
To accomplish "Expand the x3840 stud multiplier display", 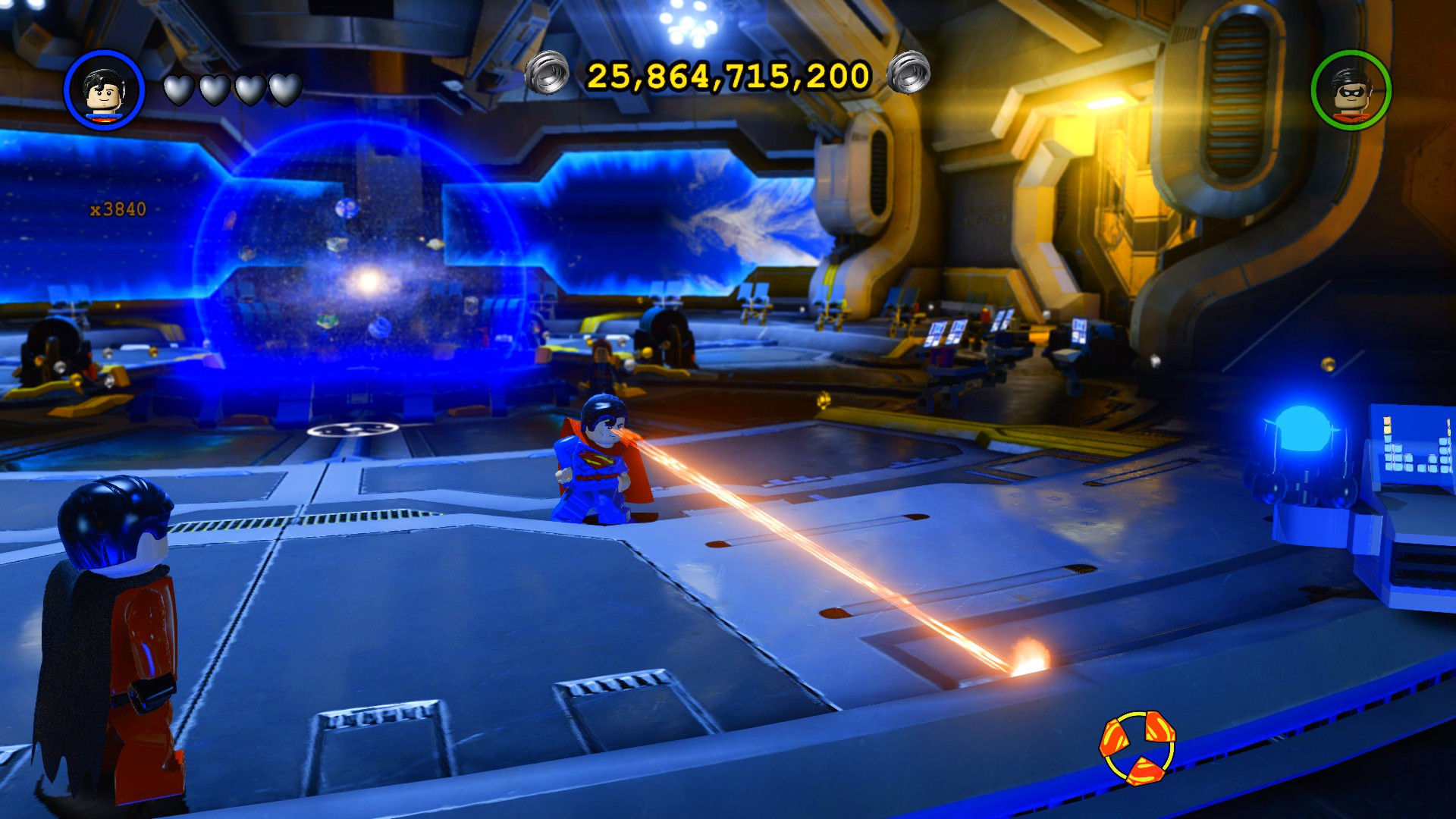I will point(118,206).
